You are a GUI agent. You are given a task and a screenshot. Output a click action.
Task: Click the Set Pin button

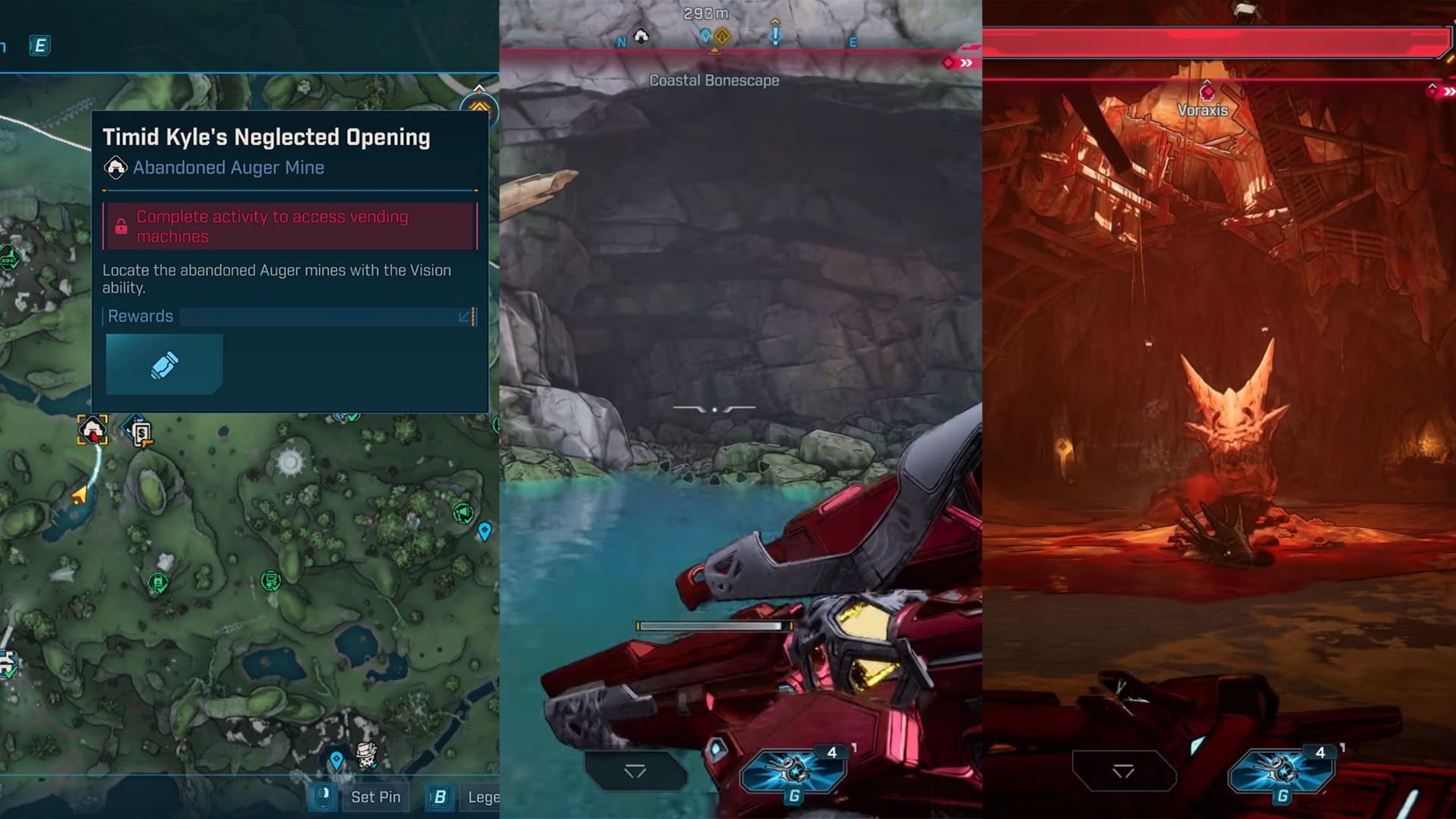pos(375,797)
